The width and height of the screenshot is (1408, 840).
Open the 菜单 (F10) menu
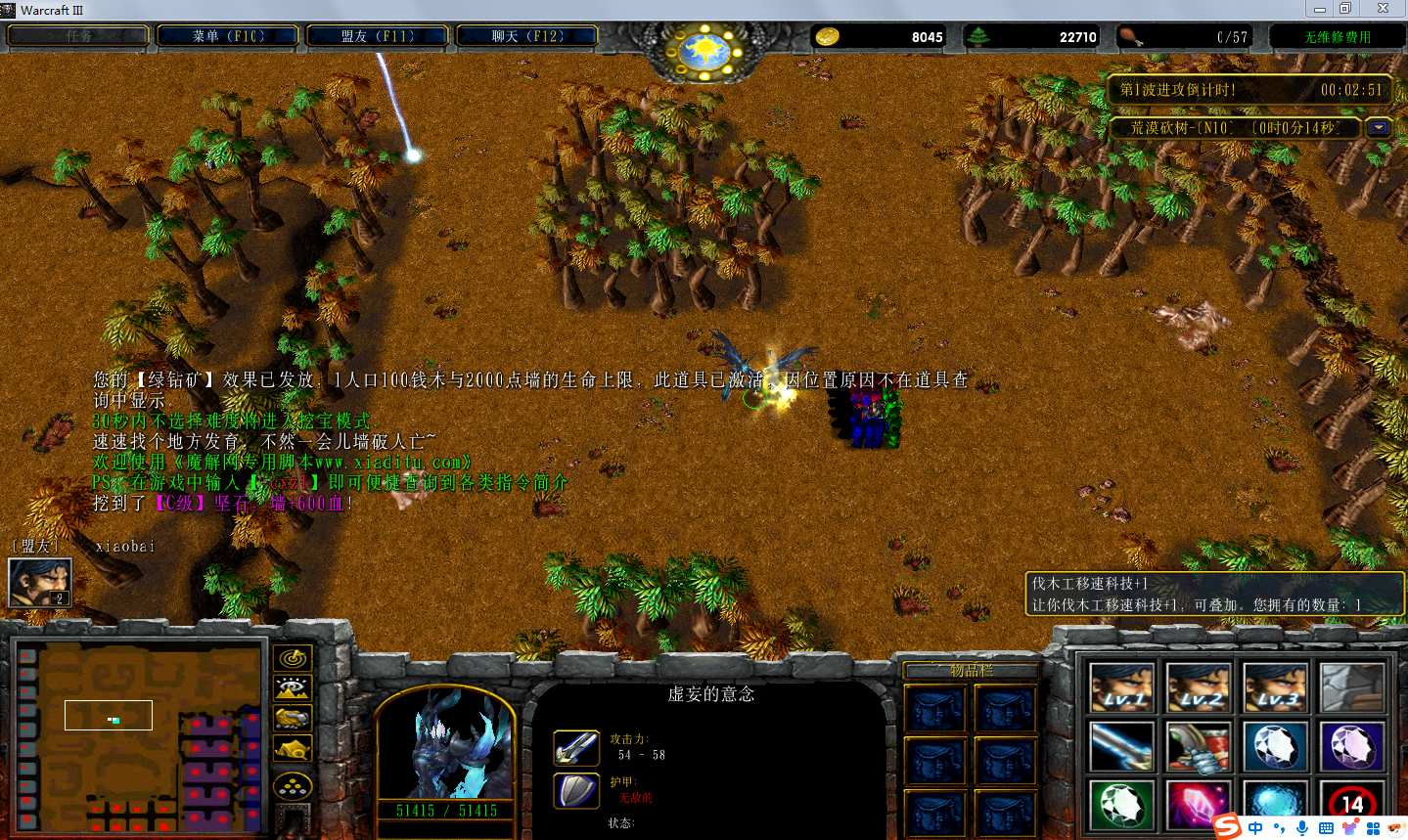229,36
